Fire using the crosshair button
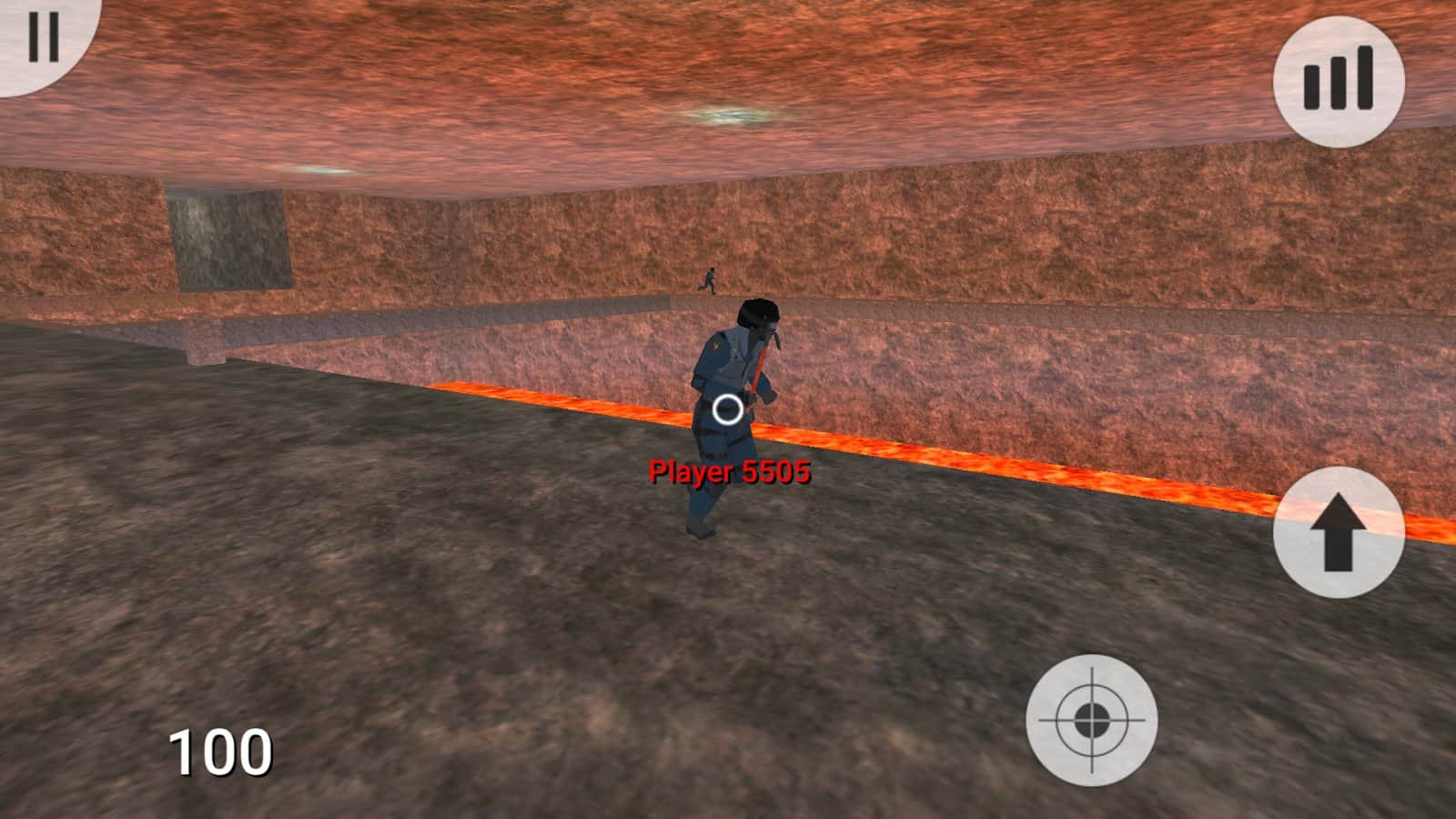 pos(1091,720)
